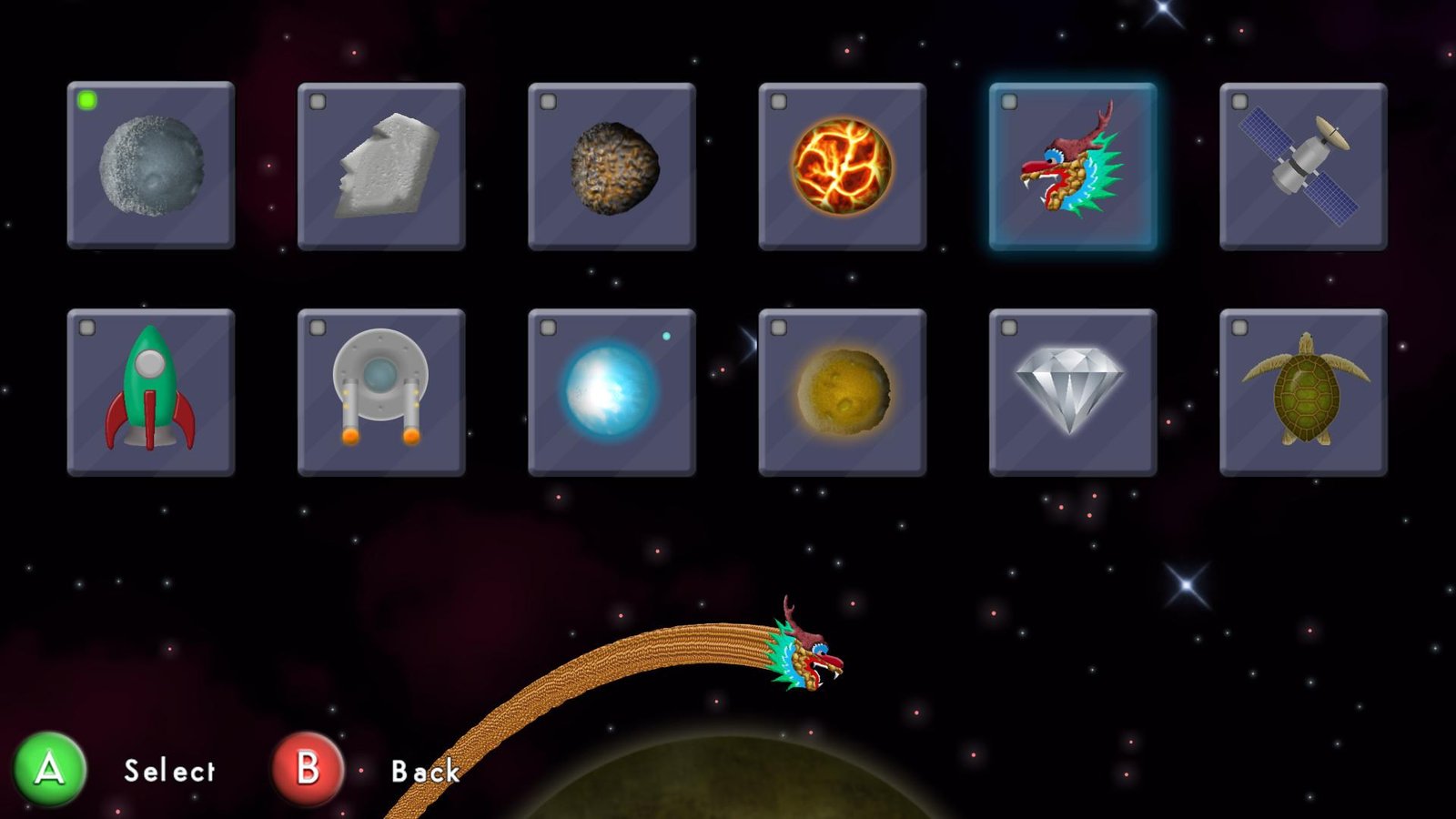
Task: Click the planet at the bottom of the screen
Action: (728, 801)
